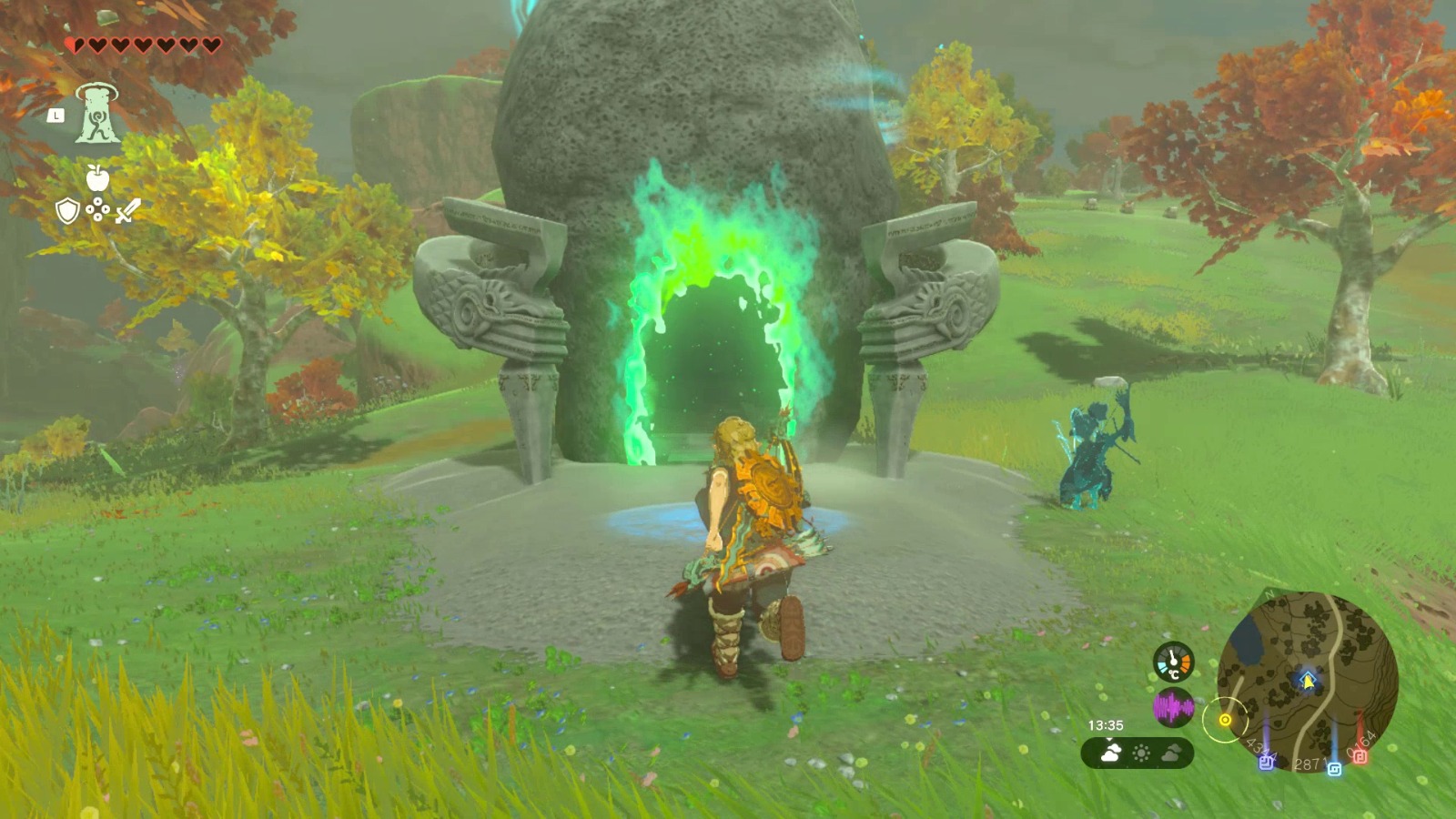Screen dimensions: 1456x819
Task: Click the apple food indicator icon
Action: [97, 177]
